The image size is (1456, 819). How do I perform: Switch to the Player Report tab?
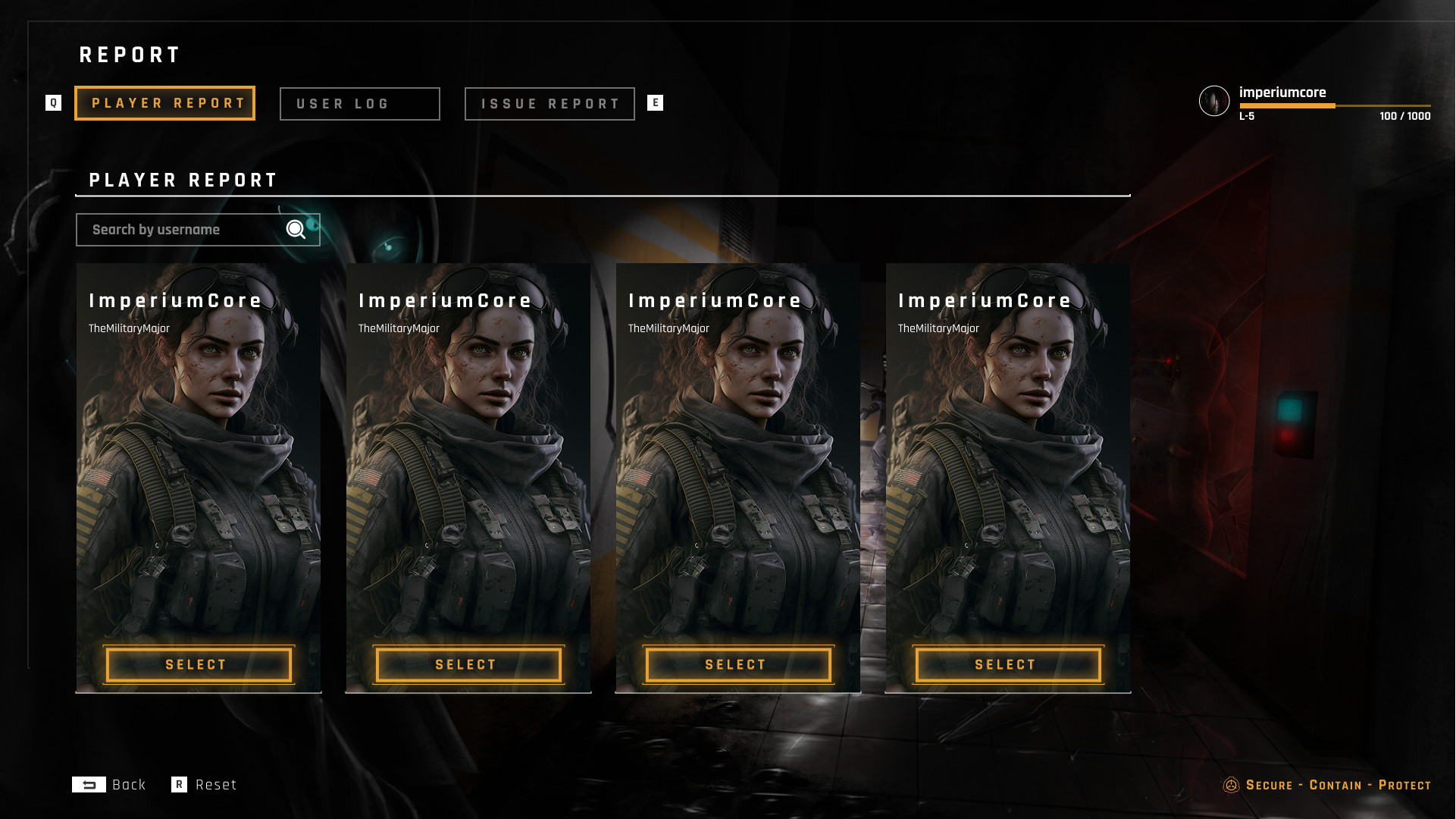[x=164, y=103]
